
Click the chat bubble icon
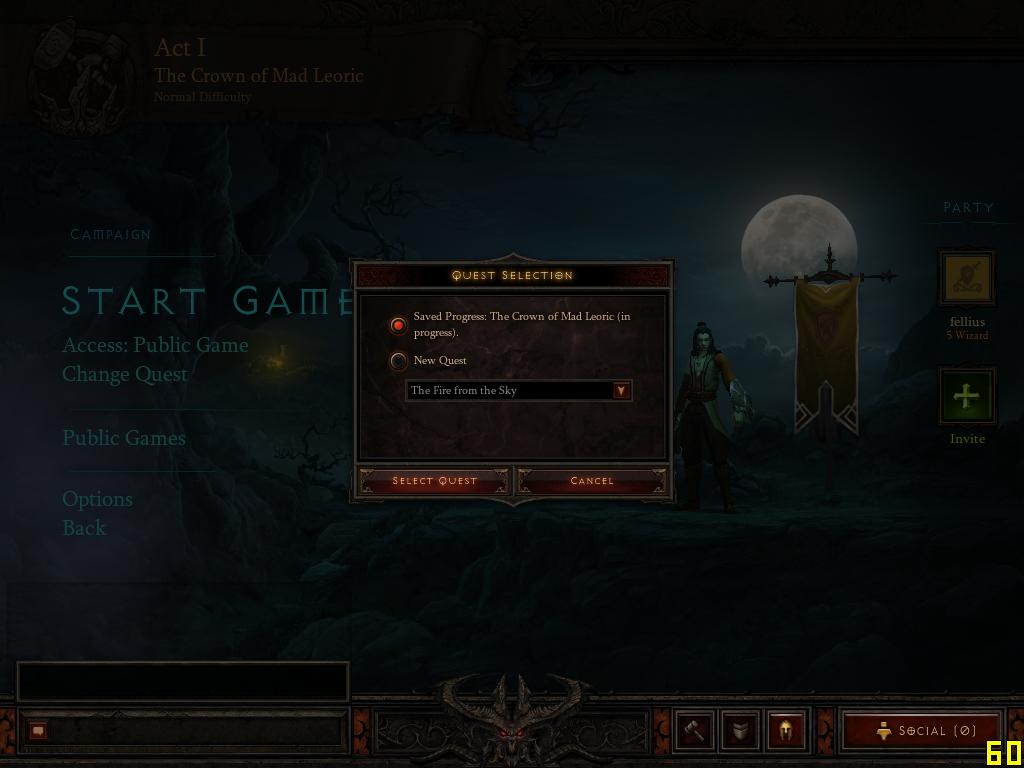[38, 731]
